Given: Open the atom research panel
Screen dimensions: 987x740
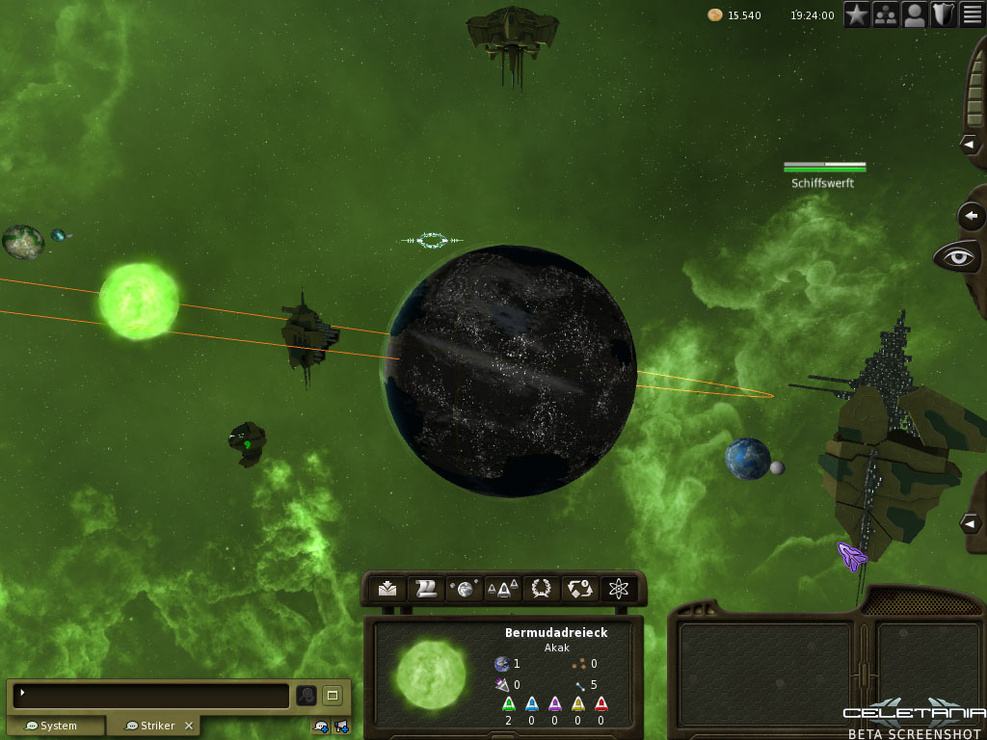Looking at the screenshot, I should click(619, 589).
